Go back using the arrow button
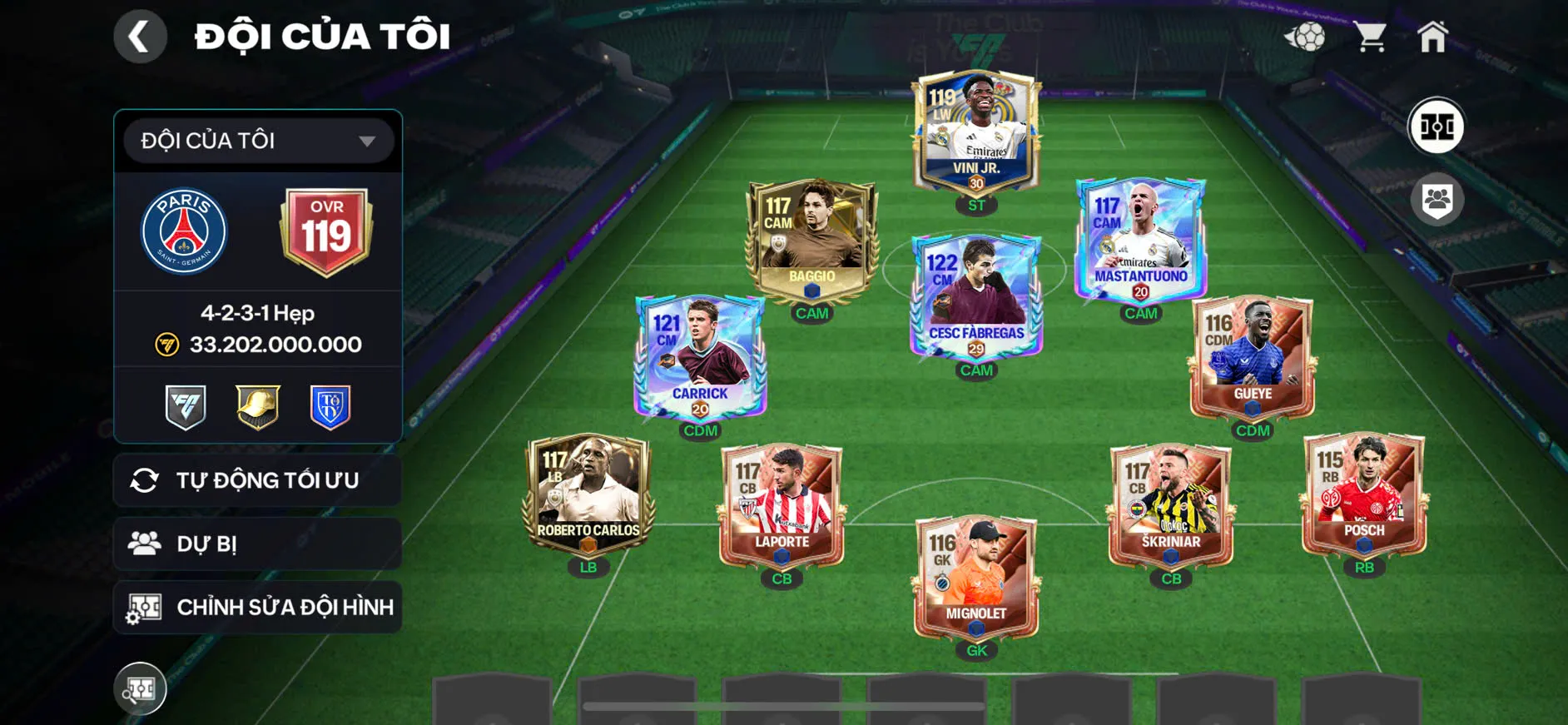The image size is (1568, 725). click(140, 37)
